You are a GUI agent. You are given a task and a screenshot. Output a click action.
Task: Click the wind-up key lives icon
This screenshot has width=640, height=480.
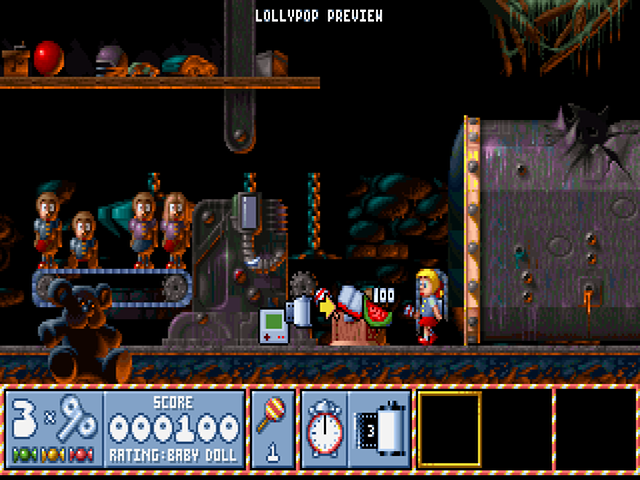click(x=77, y=420)
